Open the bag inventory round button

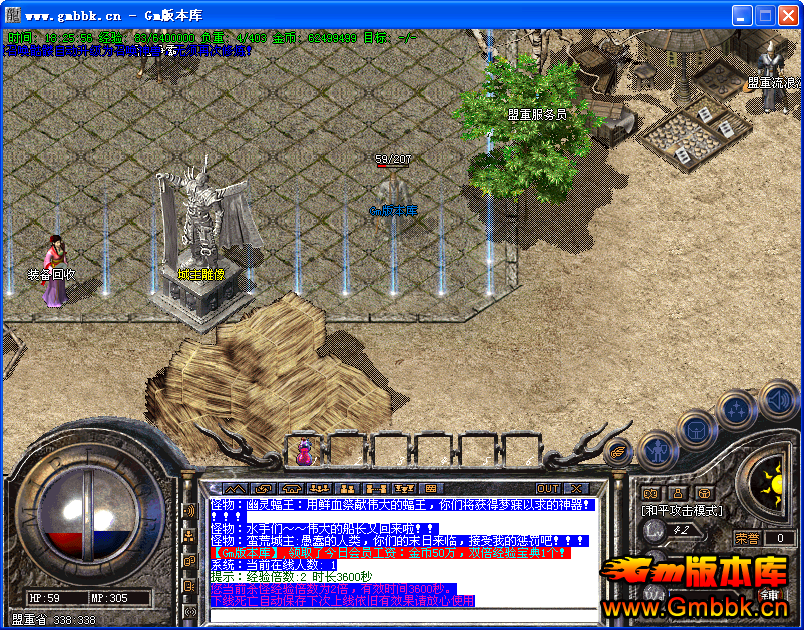[696, 430]
